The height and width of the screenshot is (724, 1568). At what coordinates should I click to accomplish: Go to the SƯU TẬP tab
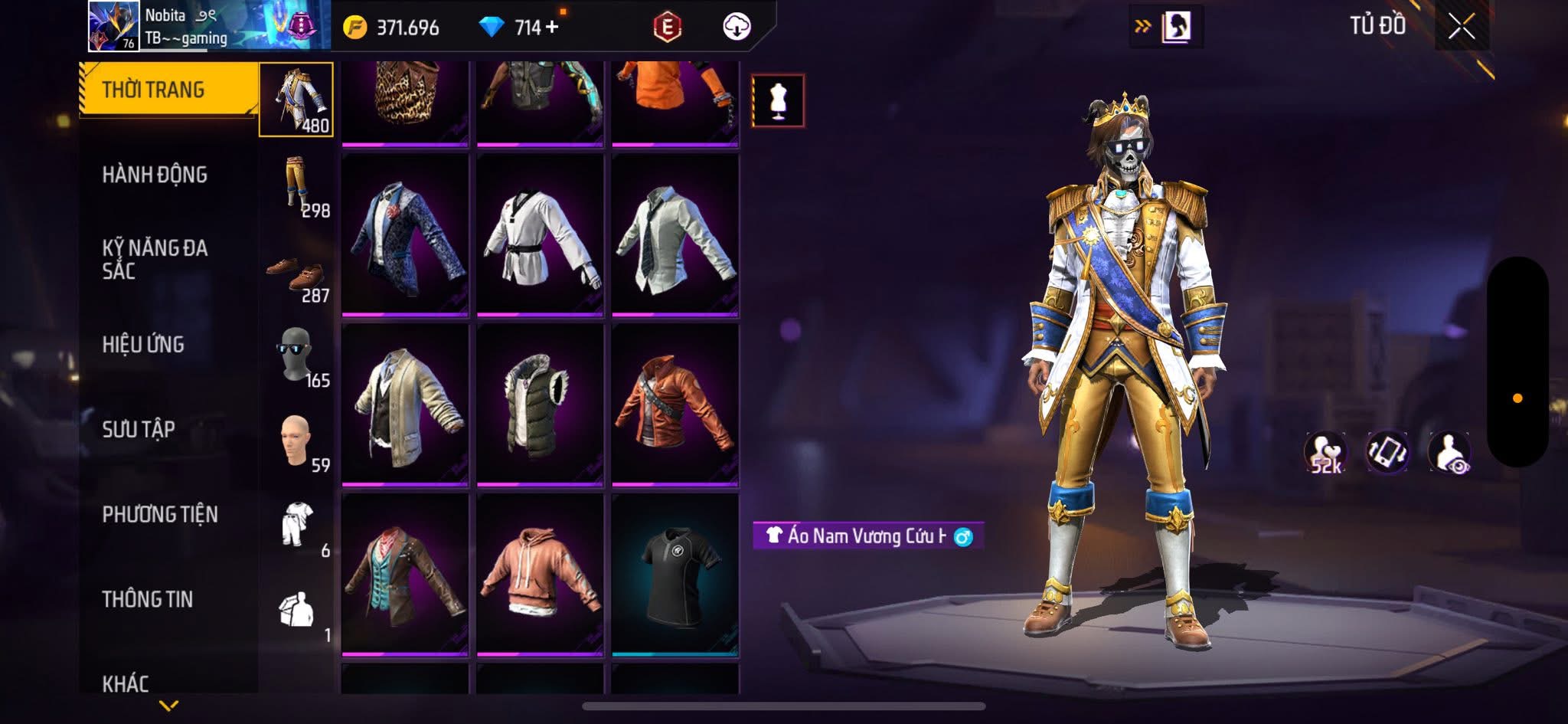tap(139, 429)
